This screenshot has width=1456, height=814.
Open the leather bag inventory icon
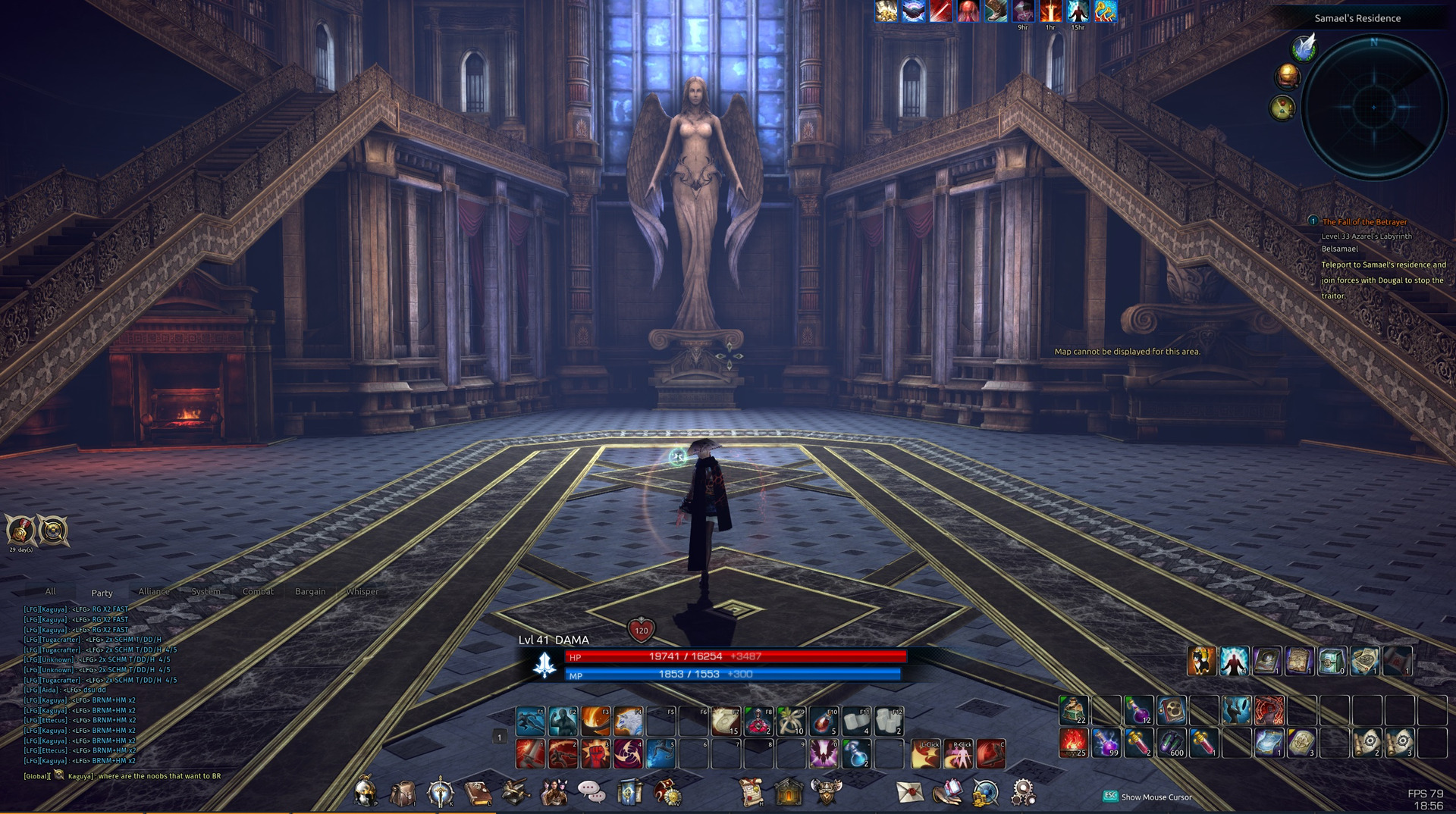coord(403,793)
